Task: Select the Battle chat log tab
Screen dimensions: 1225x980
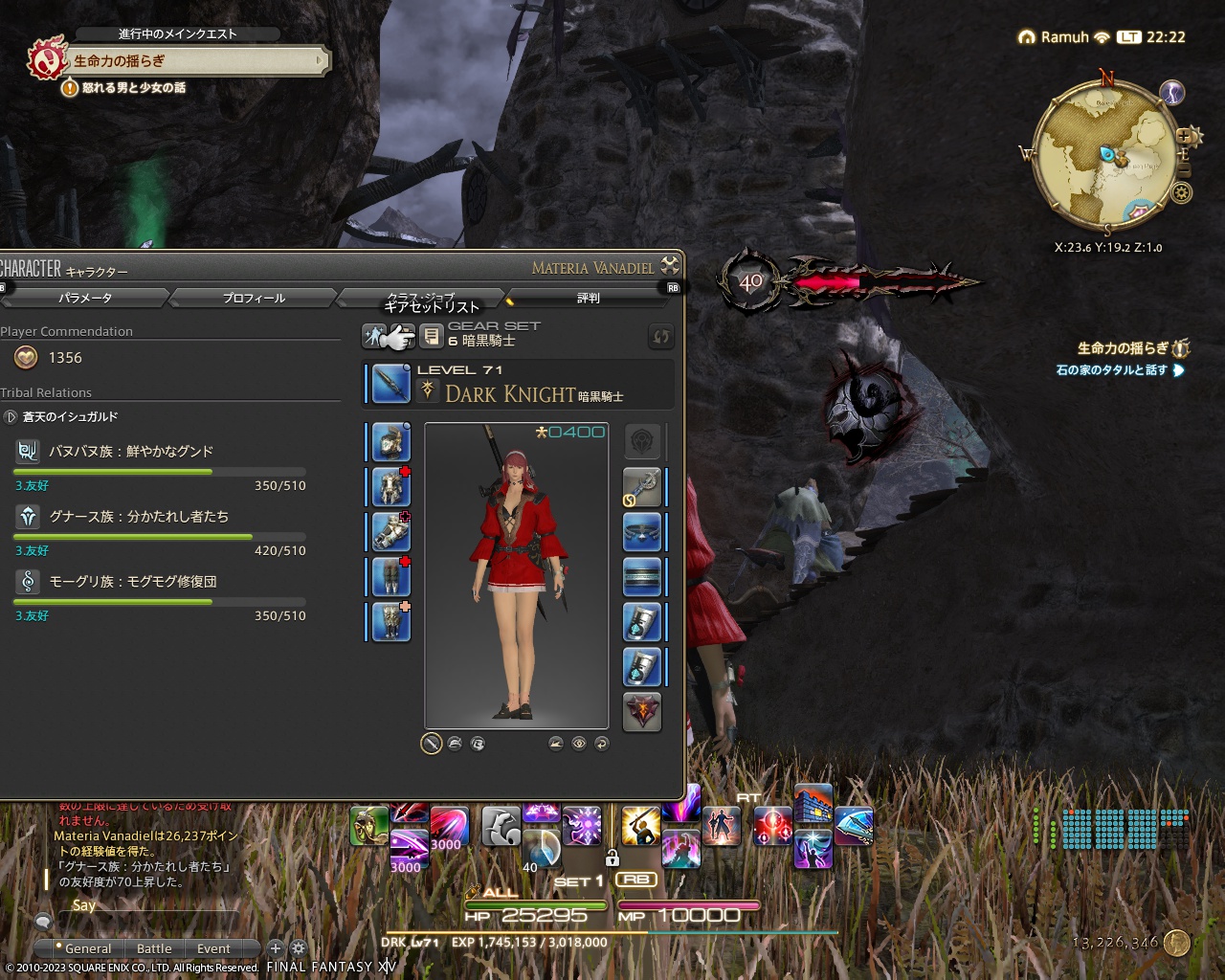Action: click(154, 948)
